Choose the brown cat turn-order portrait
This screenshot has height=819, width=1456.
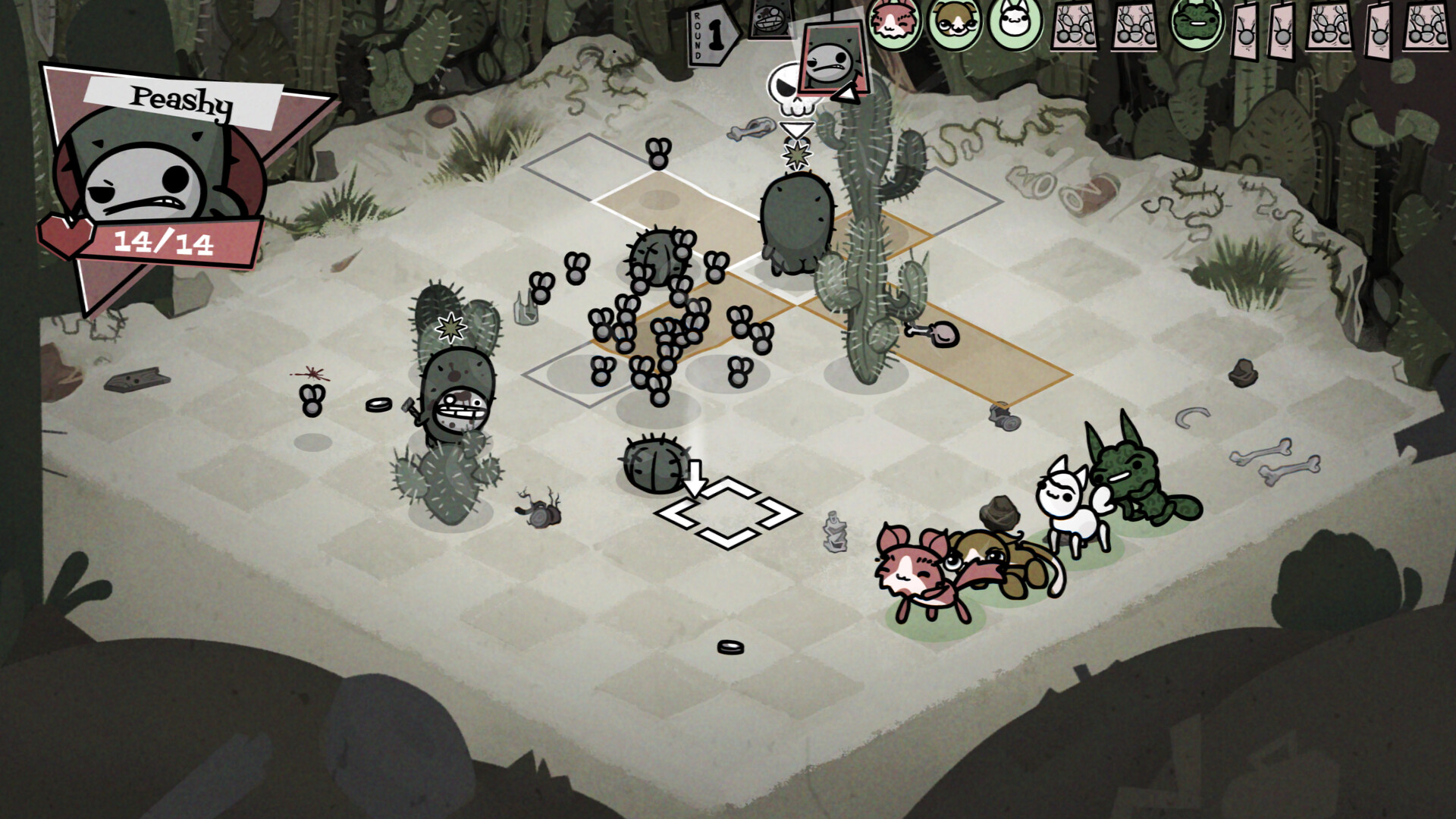pyautogui.click(x=954, y=23)
